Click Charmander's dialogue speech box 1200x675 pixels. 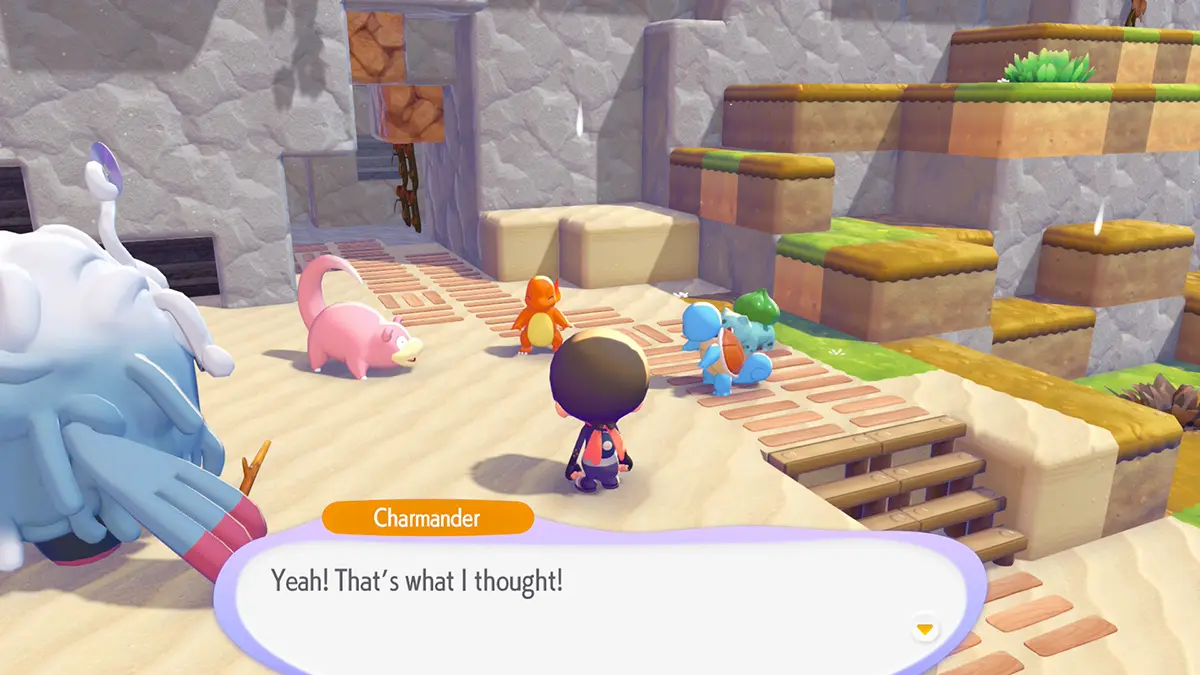pyautogui.click(x=590, y=600)
